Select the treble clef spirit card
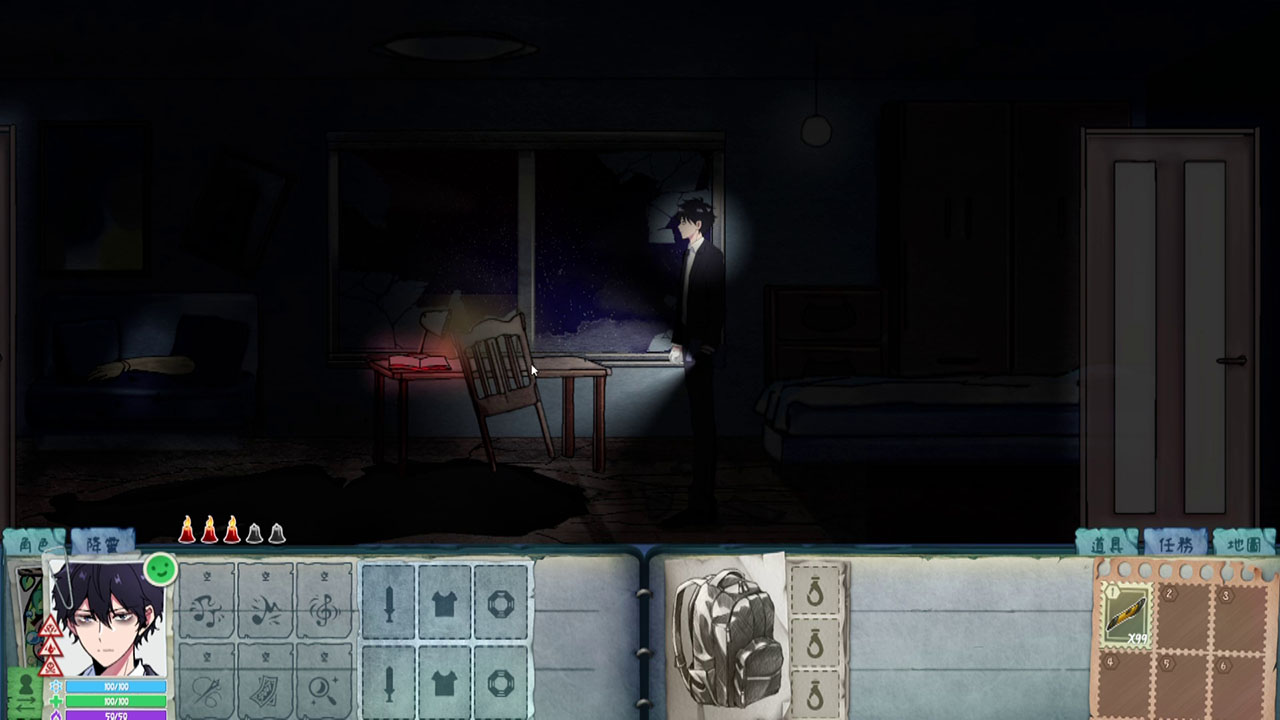 point(326,609)
